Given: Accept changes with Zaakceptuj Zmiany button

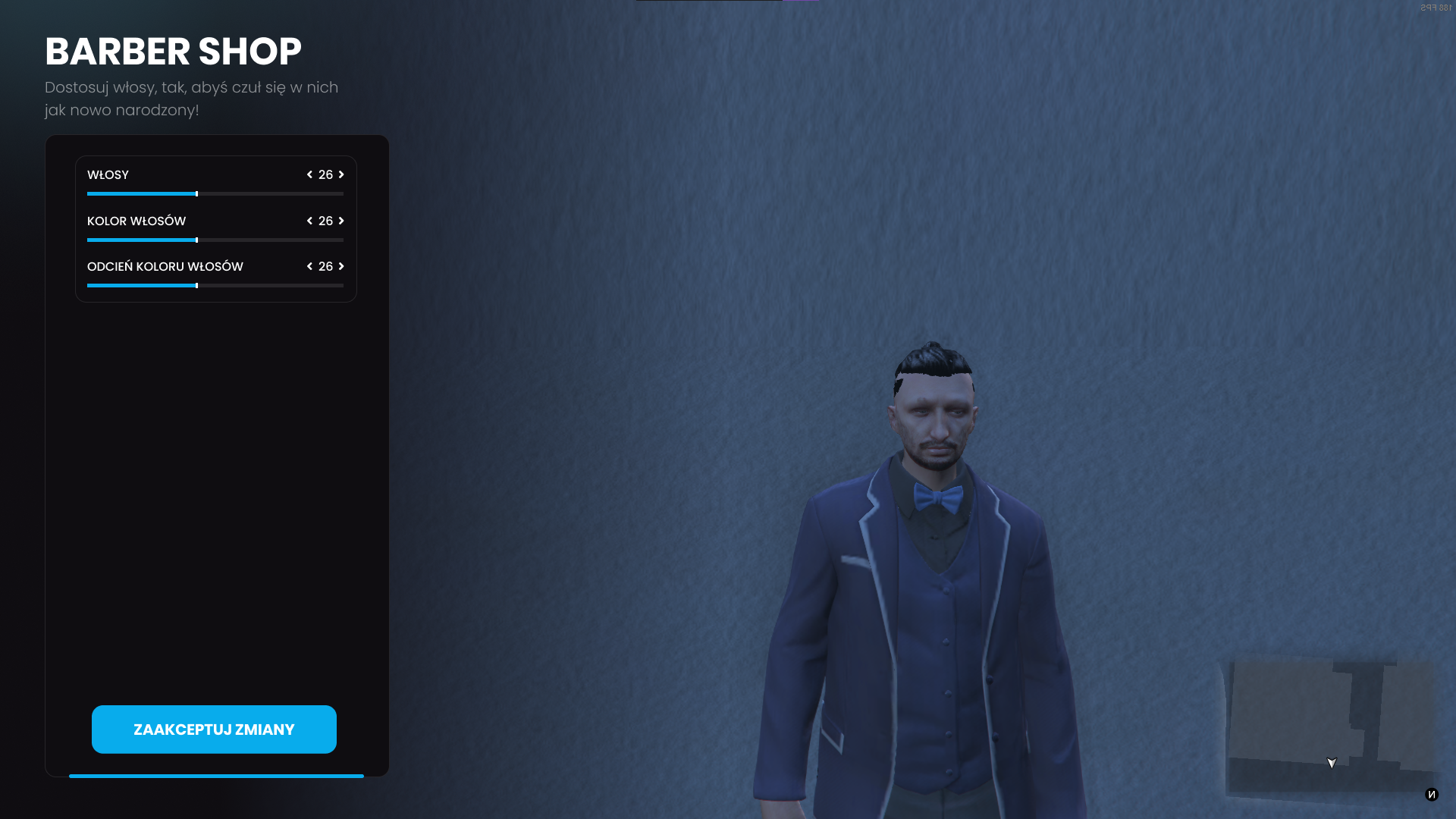Looking at the screenshot, I should tap(214, 730).
